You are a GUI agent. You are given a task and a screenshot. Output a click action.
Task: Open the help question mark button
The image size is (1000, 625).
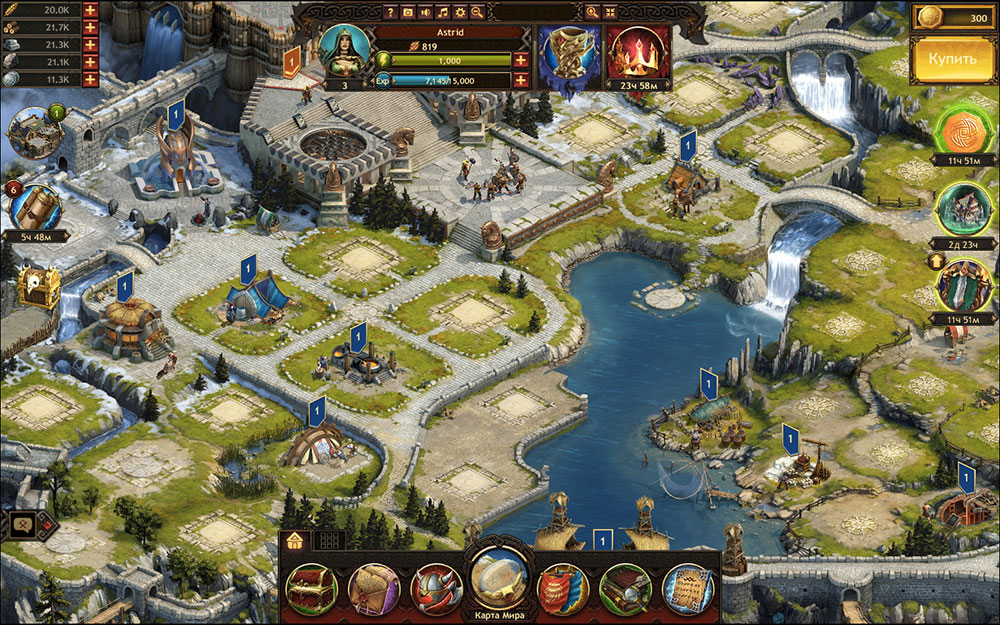point(391,12)
